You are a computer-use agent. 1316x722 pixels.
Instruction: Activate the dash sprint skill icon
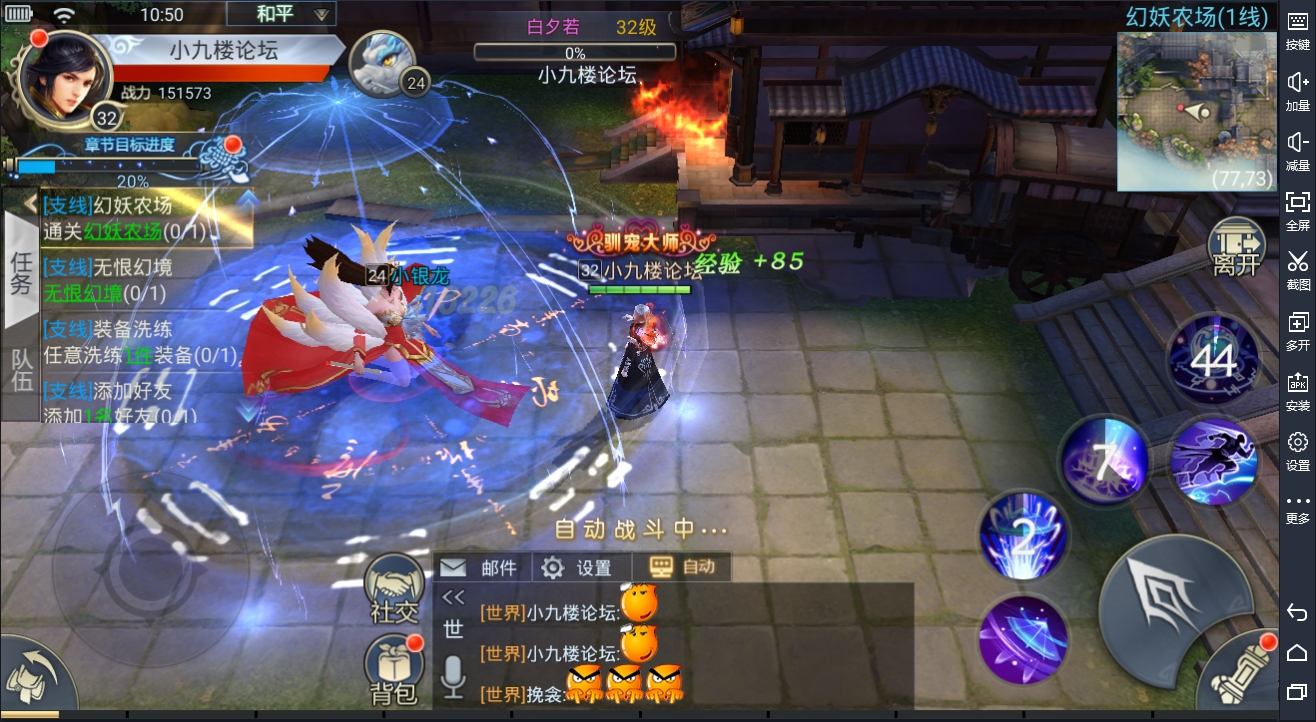point(1213,462)
